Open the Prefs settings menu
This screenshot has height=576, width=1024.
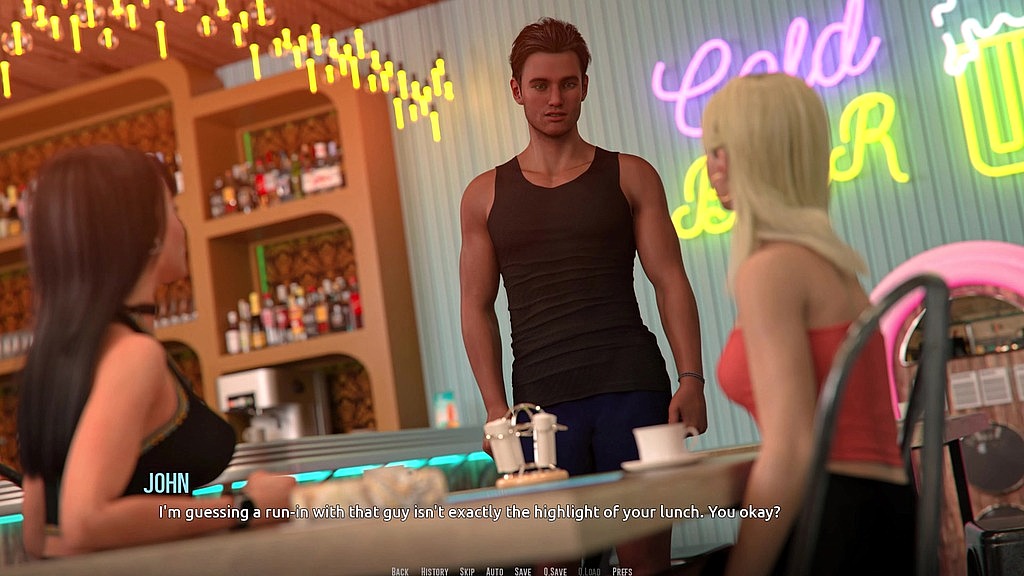622,571
